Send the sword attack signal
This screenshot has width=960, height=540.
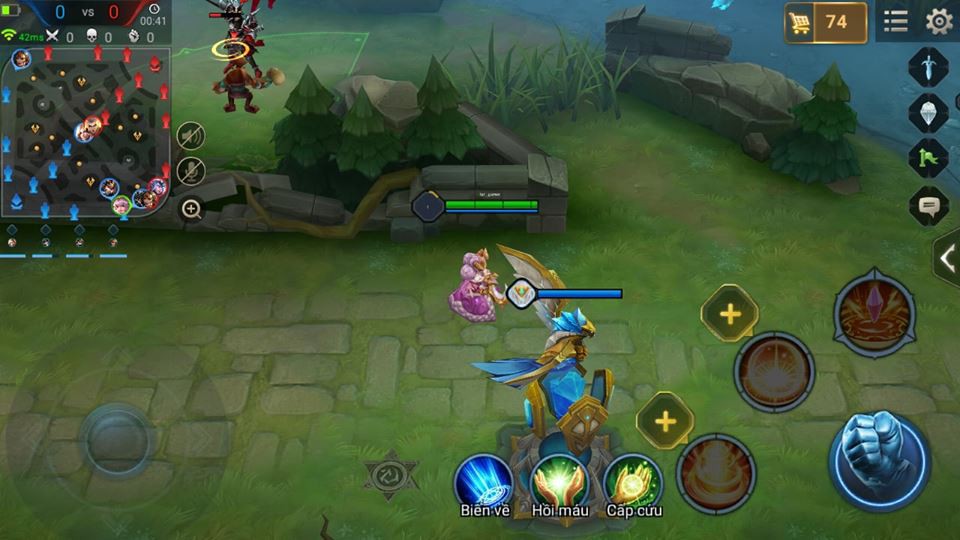pyautogui.click(x=928, y=67)
